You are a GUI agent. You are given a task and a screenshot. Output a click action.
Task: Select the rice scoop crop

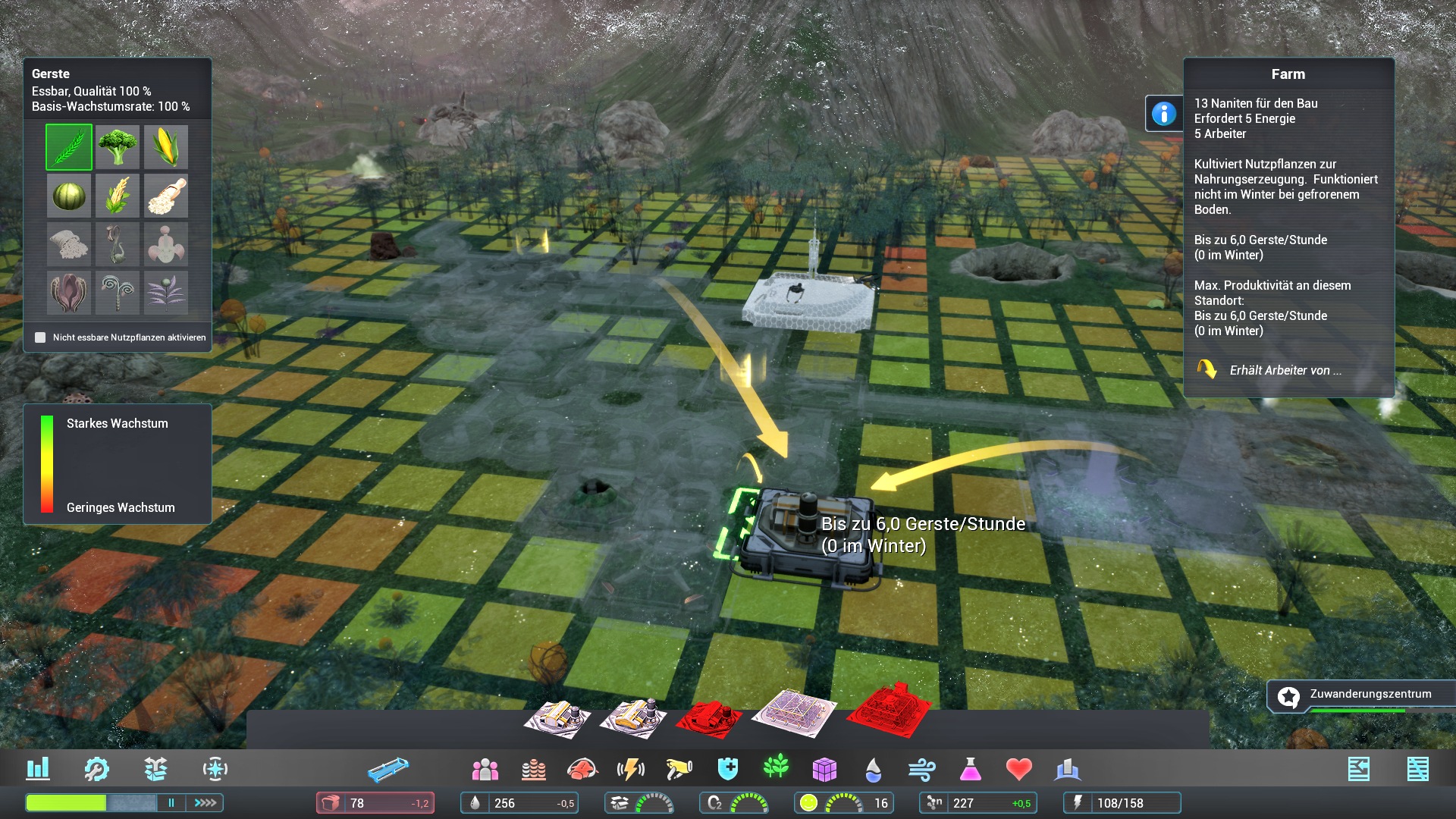pos(166,196)
